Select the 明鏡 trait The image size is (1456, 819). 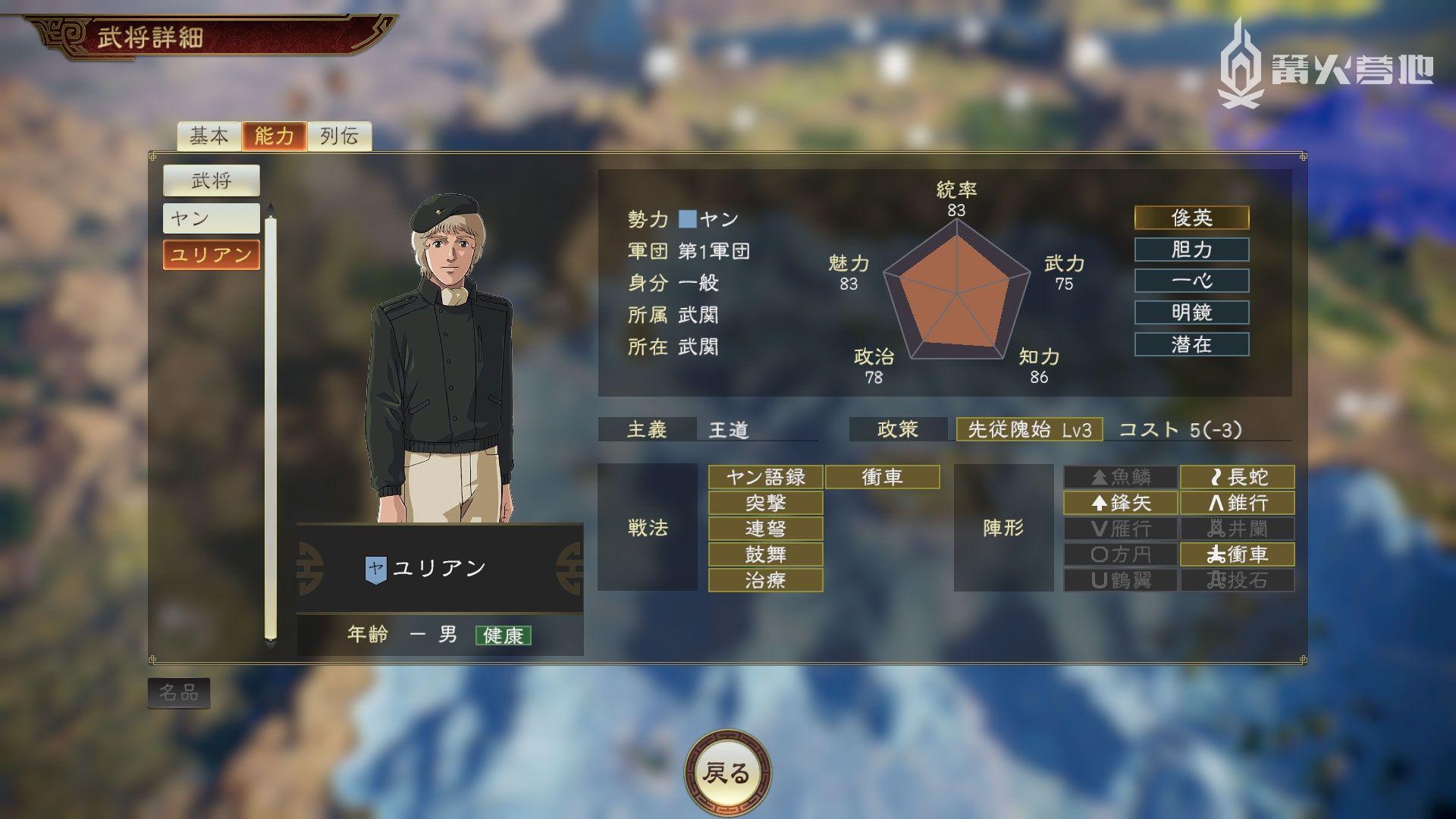pyautogui.click(x=1191, y=312)
